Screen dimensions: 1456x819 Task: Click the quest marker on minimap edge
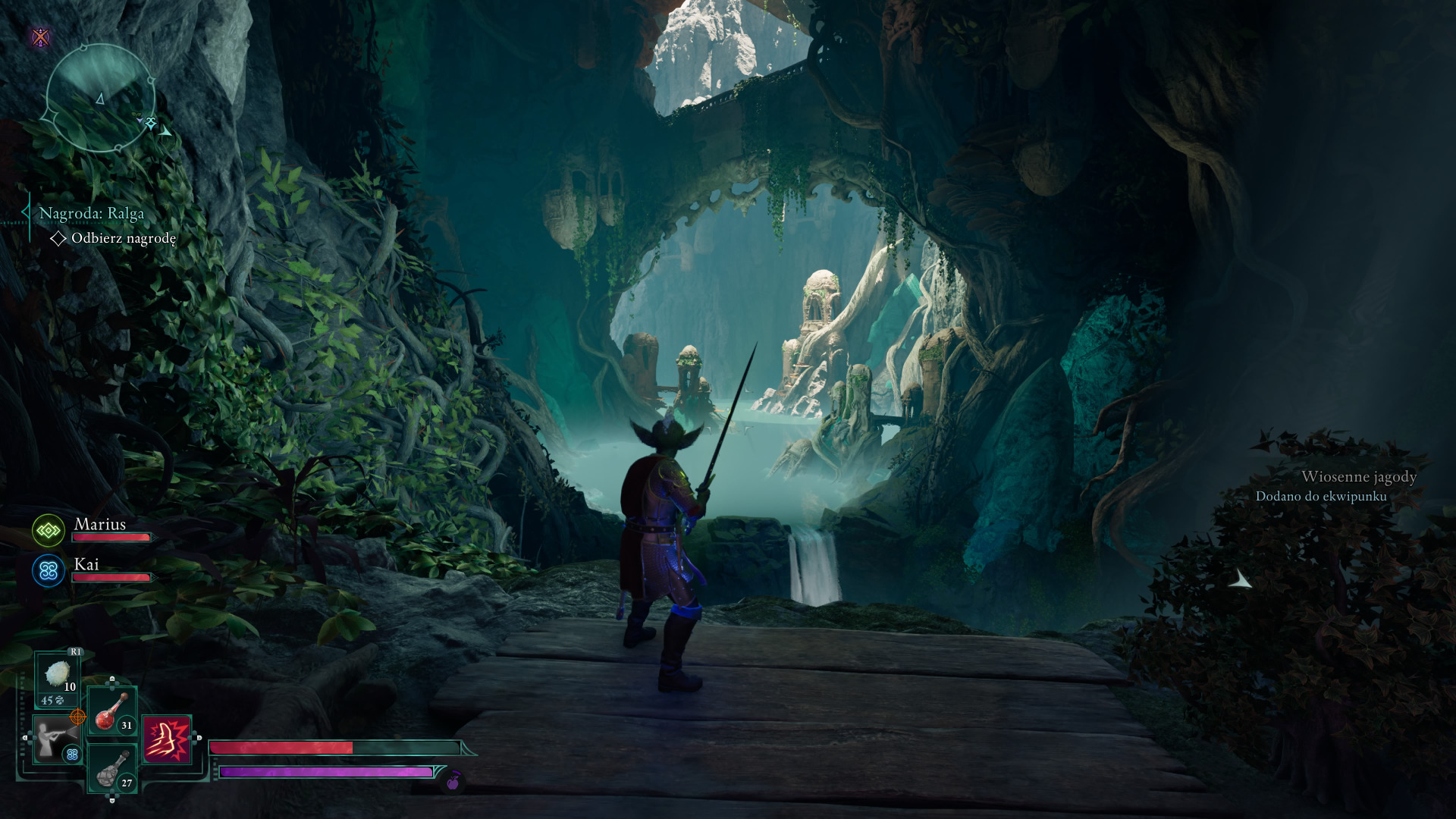151,123
